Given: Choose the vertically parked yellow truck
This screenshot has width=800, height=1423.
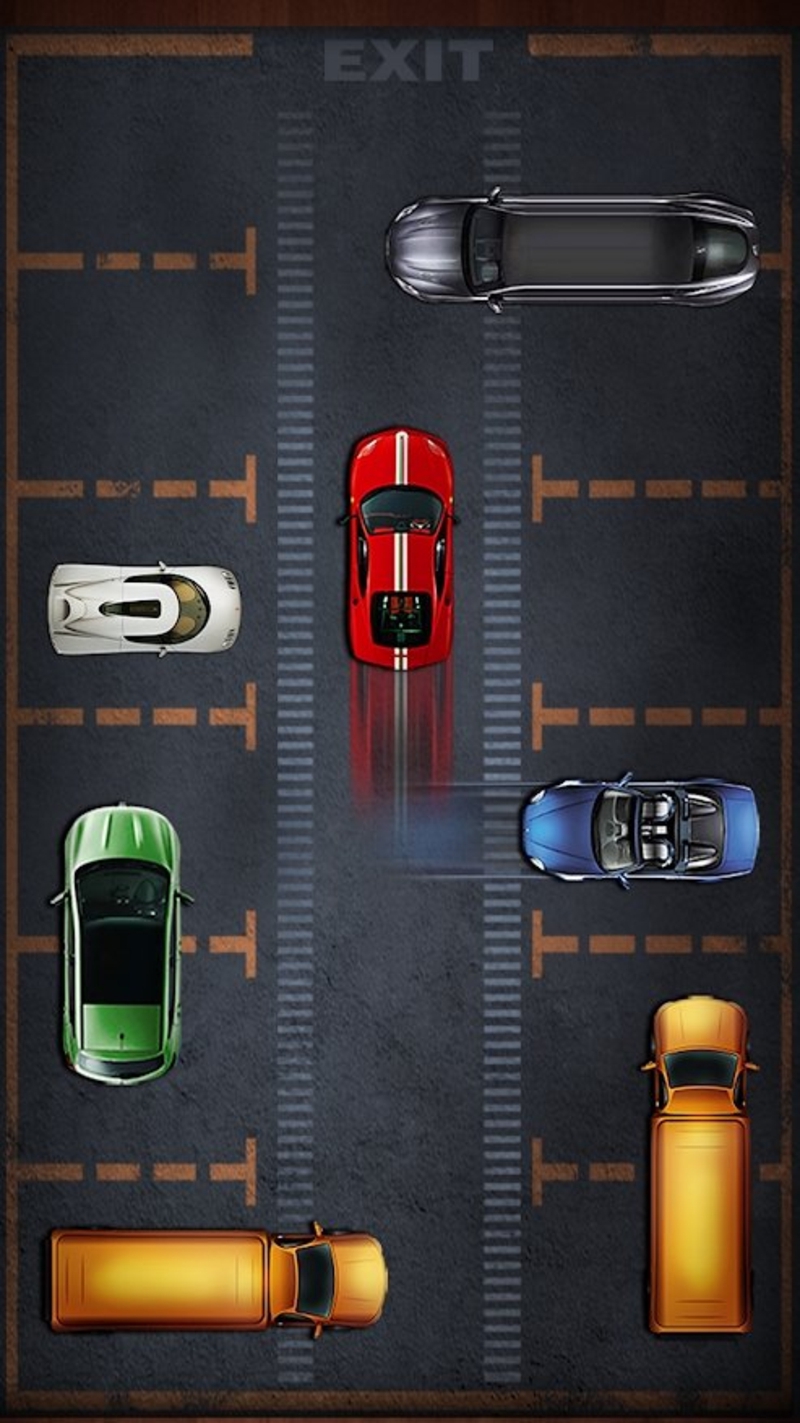Looking at the screenshot, I should [x=699, y=1163].
